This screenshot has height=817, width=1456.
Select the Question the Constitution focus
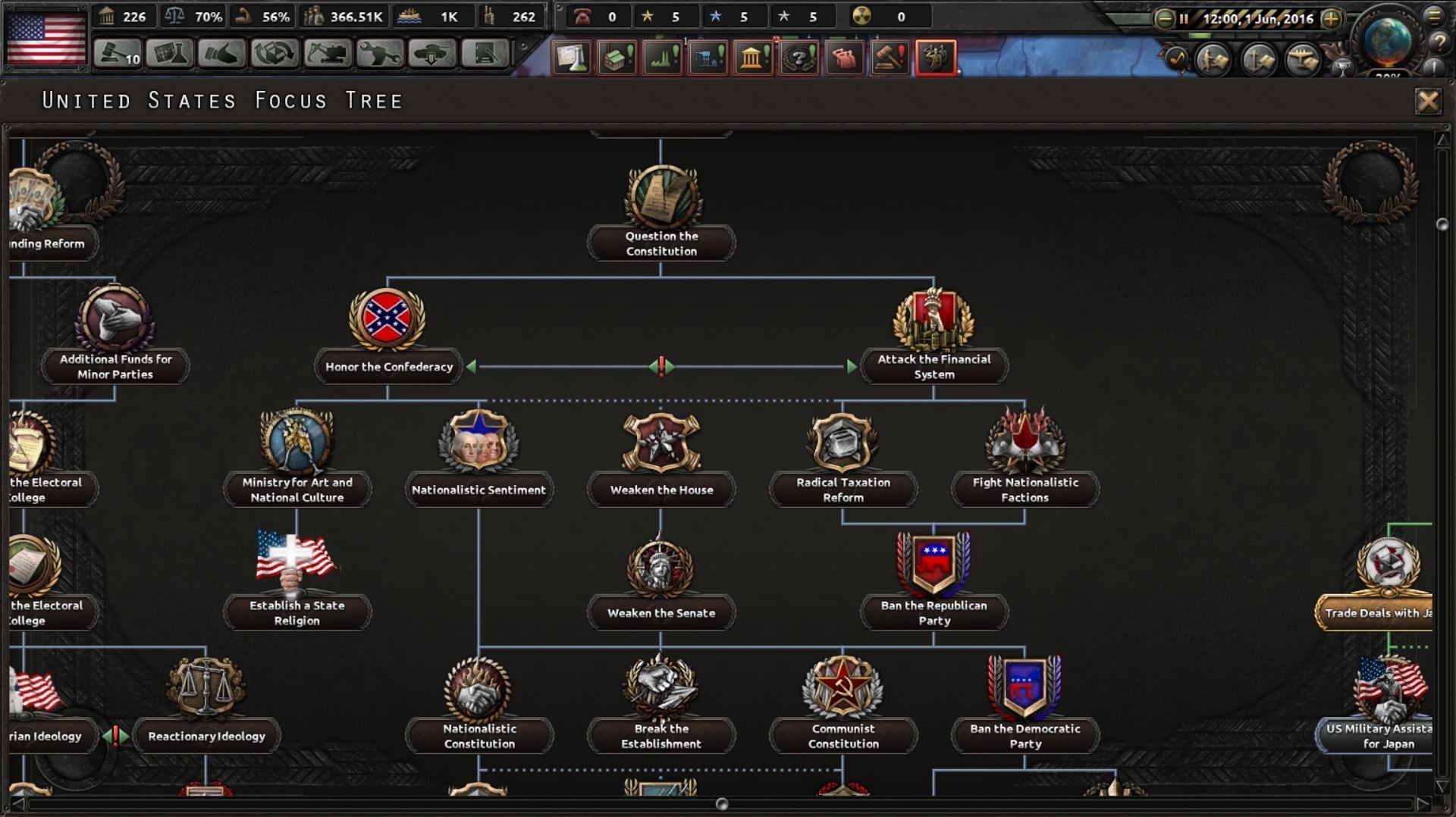pyautogui.click(x=661, y=212)
